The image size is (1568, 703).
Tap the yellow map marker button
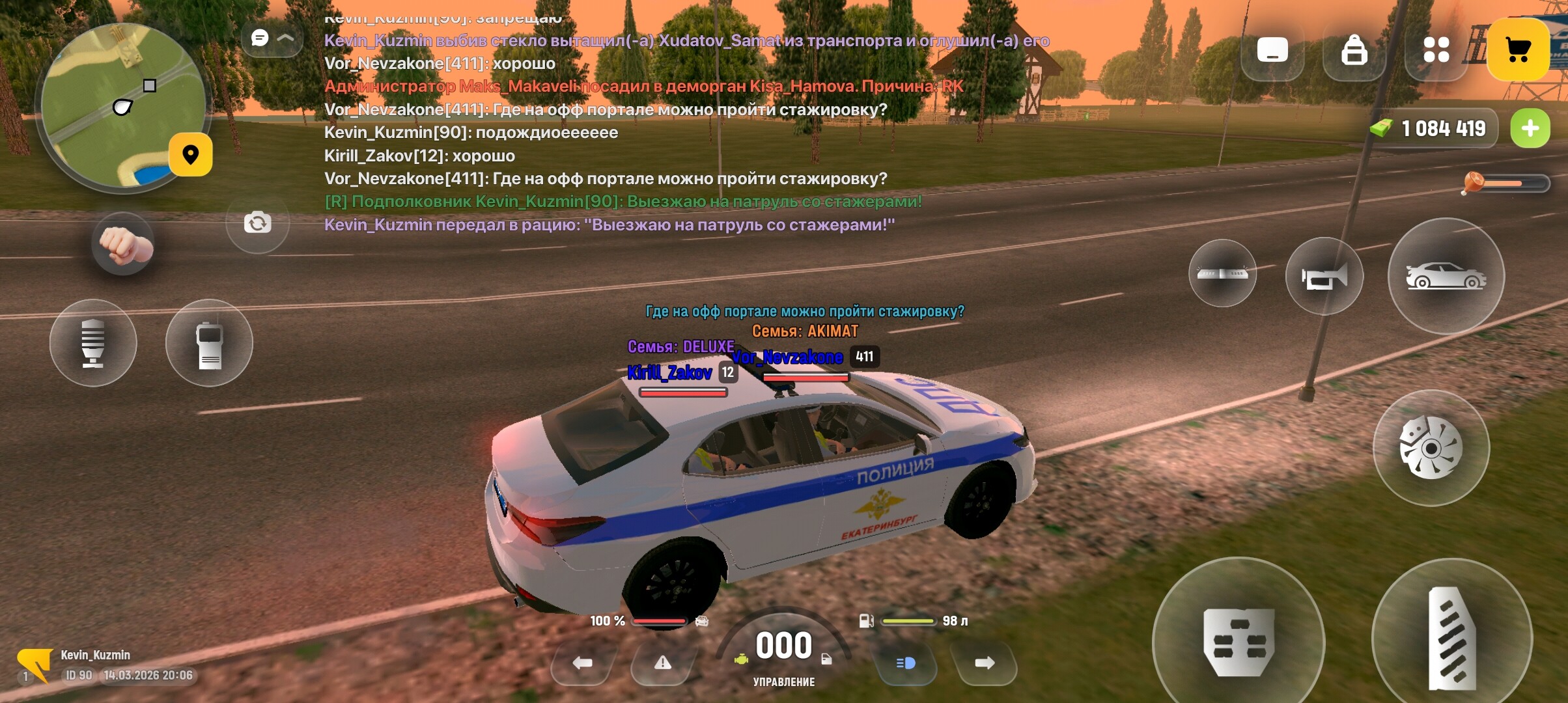click(x=190, y=155)
